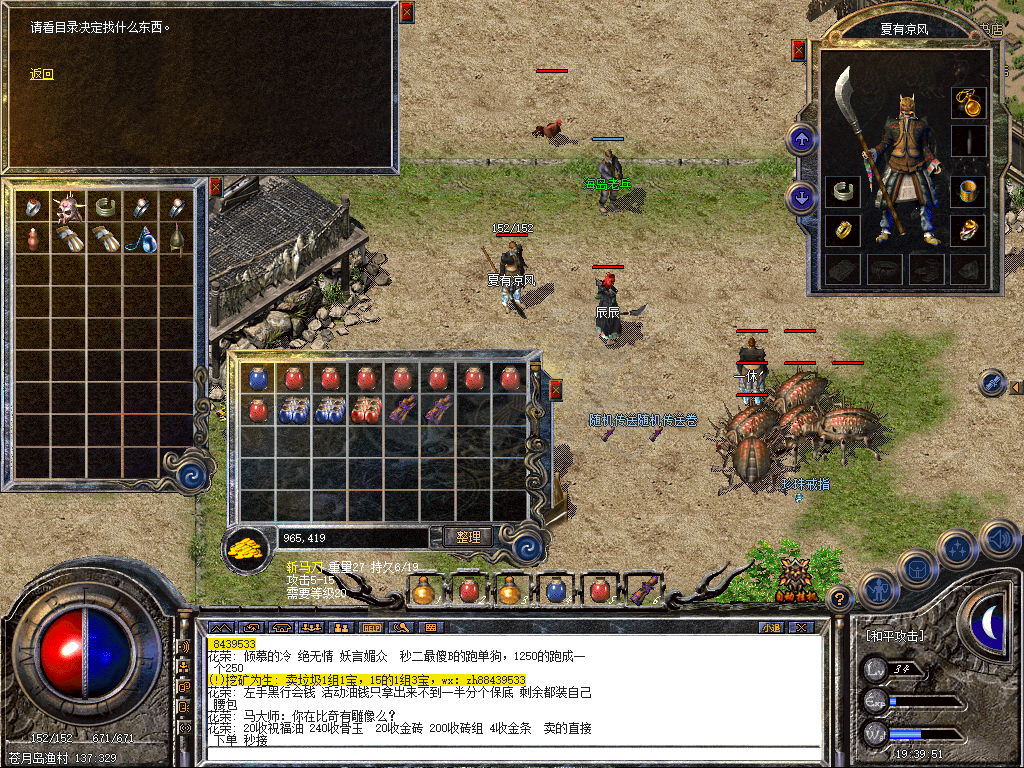The width and height of the screenshot is (1024, 768).
Task: Use the blue potion in the hotbar
Action: [x=556, y=590]
